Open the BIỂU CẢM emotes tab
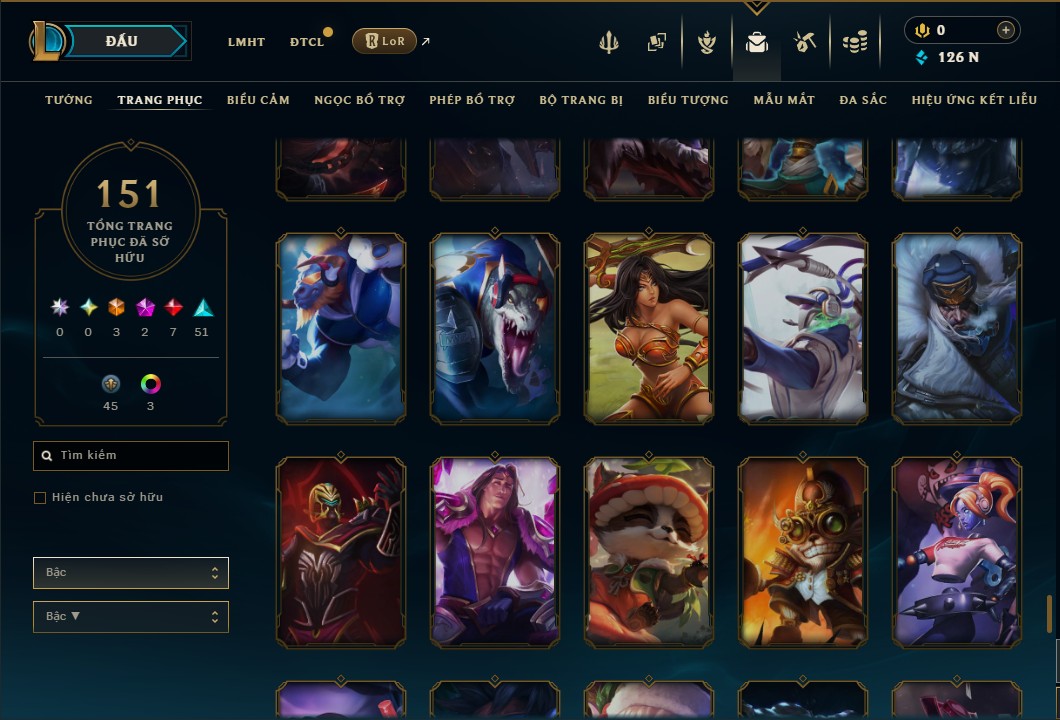This screenshot has height=720, width=1060. [x=258, y=100]
